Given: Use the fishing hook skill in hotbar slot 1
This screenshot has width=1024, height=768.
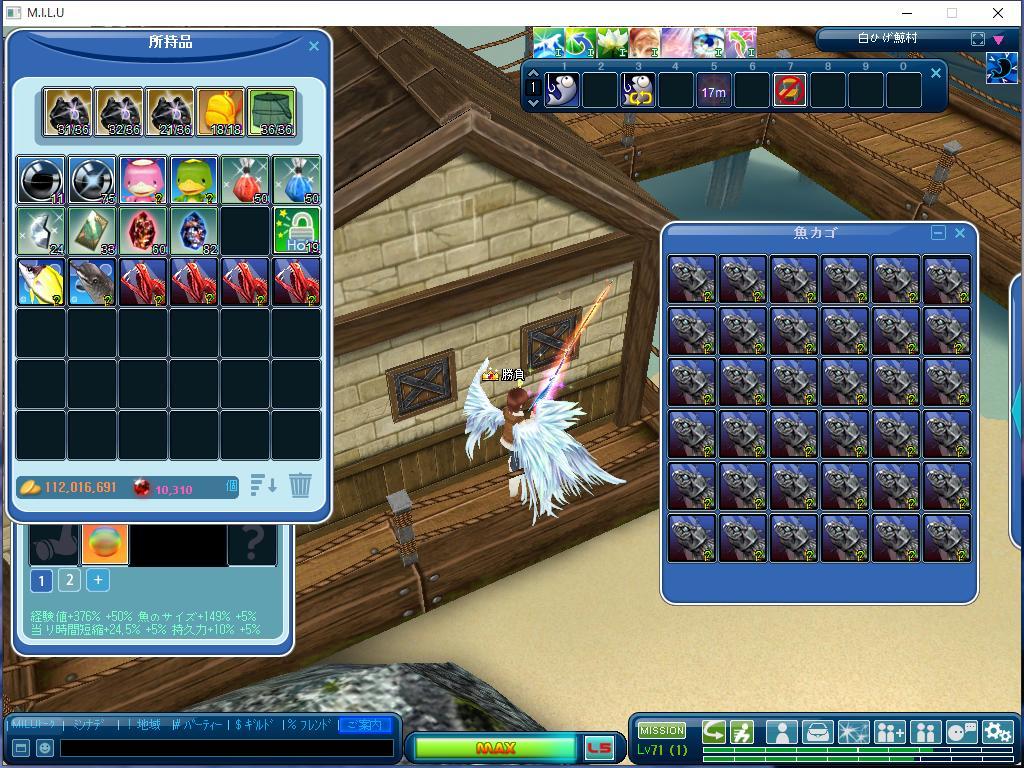Looking at the screenshot, I should [x=563, y=91].
